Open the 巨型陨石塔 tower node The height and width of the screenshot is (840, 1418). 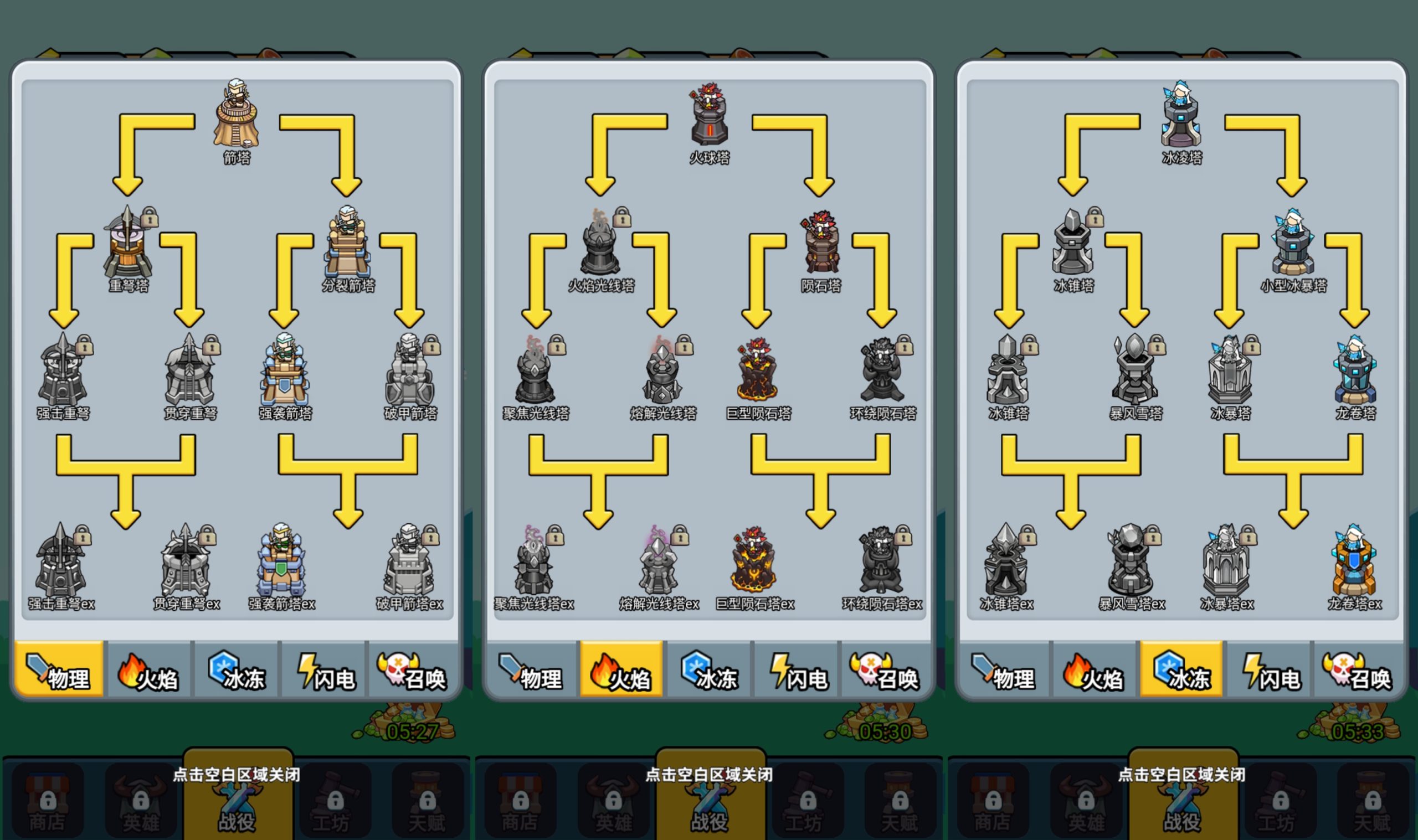pyautogui.click(x=757, y=371)
